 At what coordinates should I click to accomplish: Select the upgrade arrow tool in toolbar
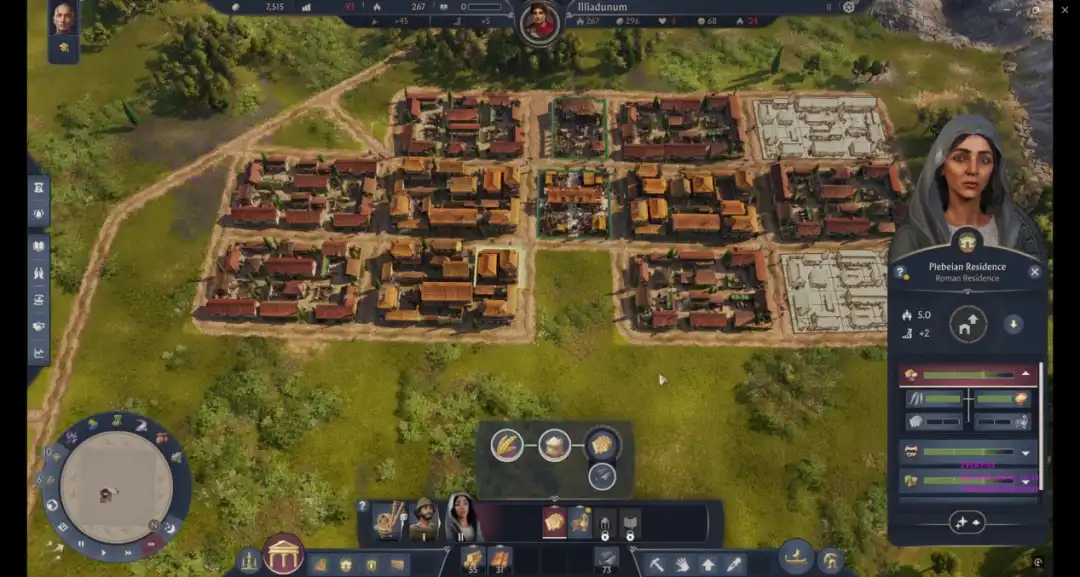708,564
